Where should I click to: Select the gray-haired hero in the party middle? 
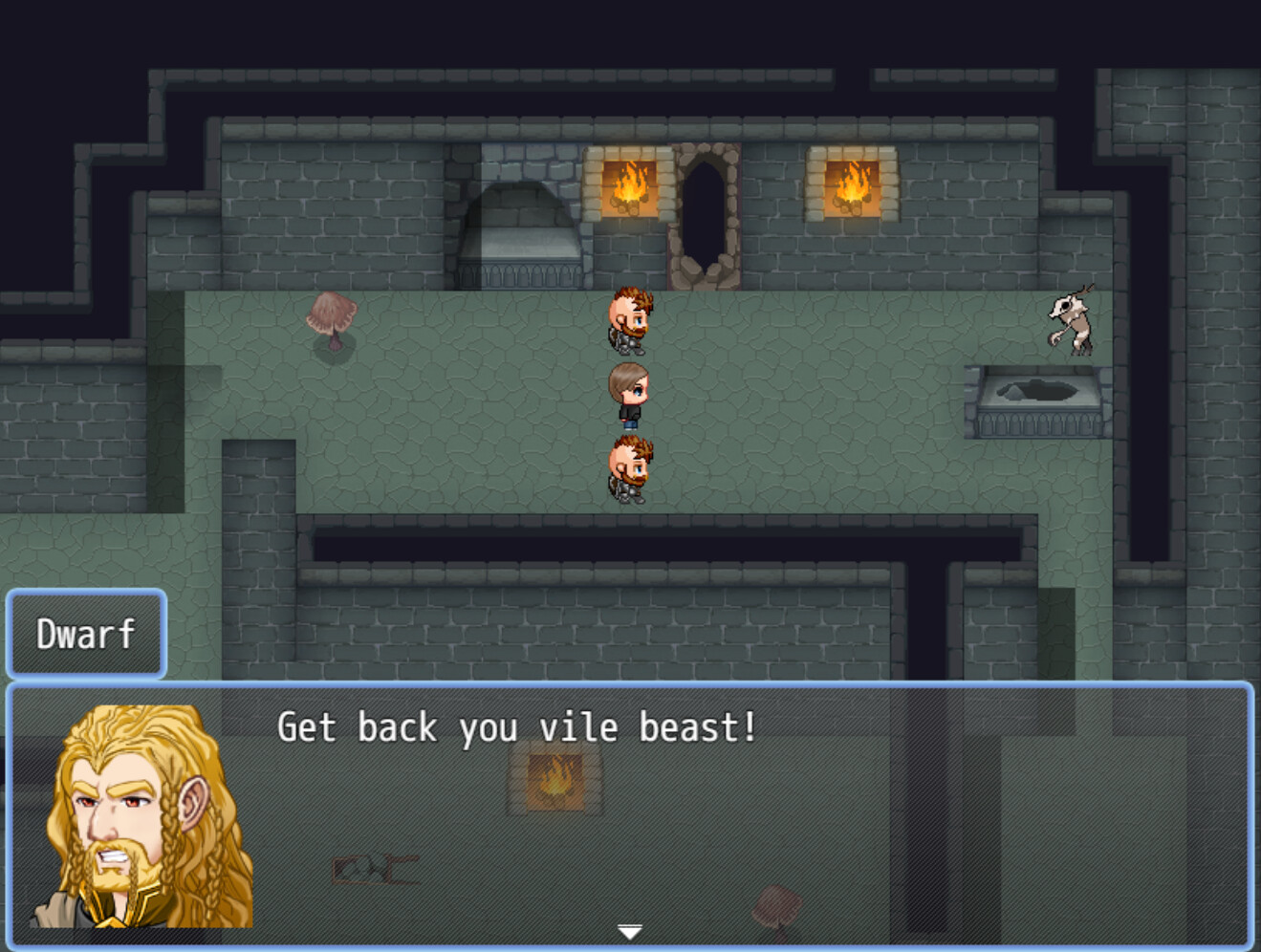pos(628,392)
